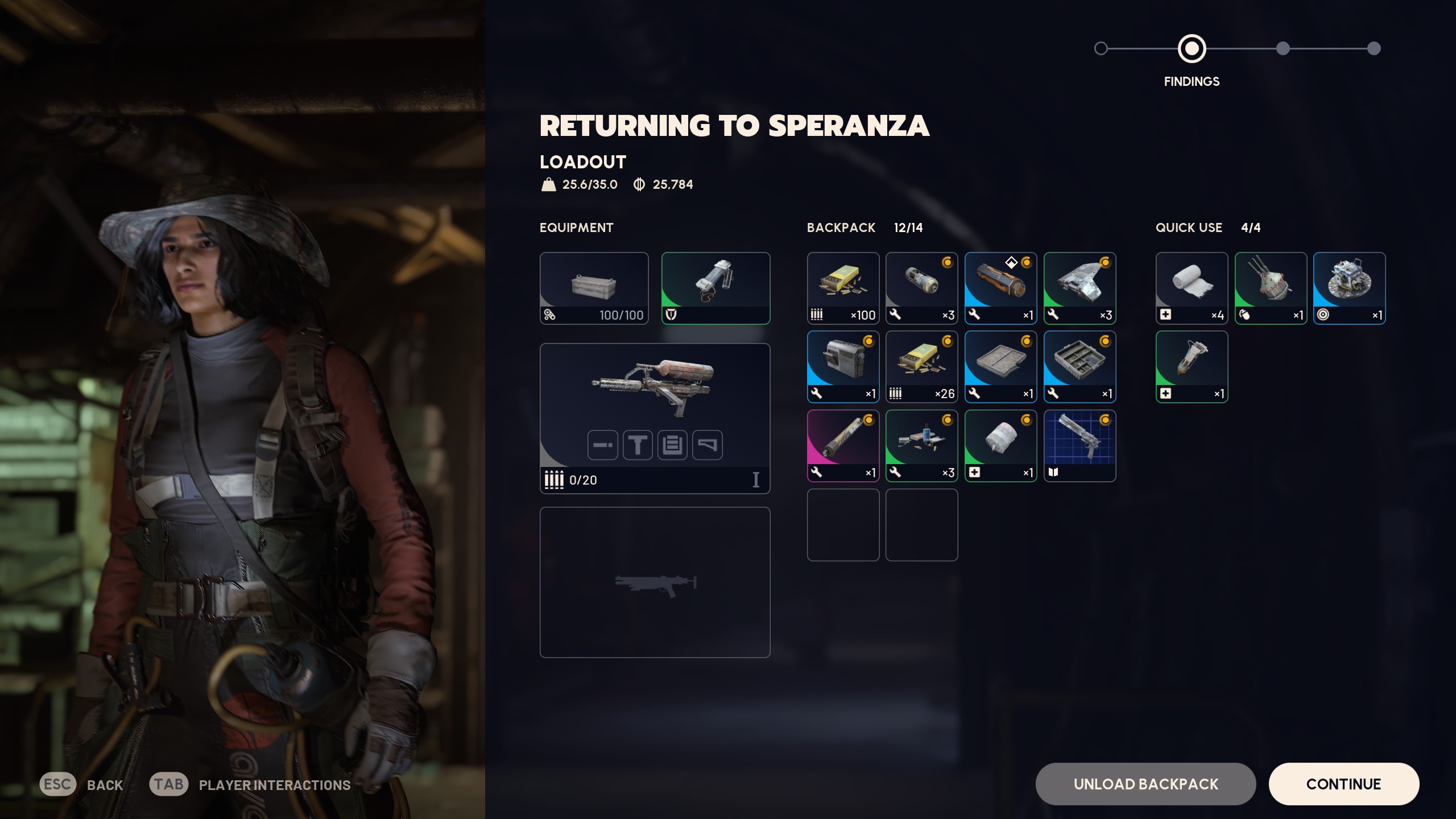Select the green turret-like quick use item

click(1271, 288)
